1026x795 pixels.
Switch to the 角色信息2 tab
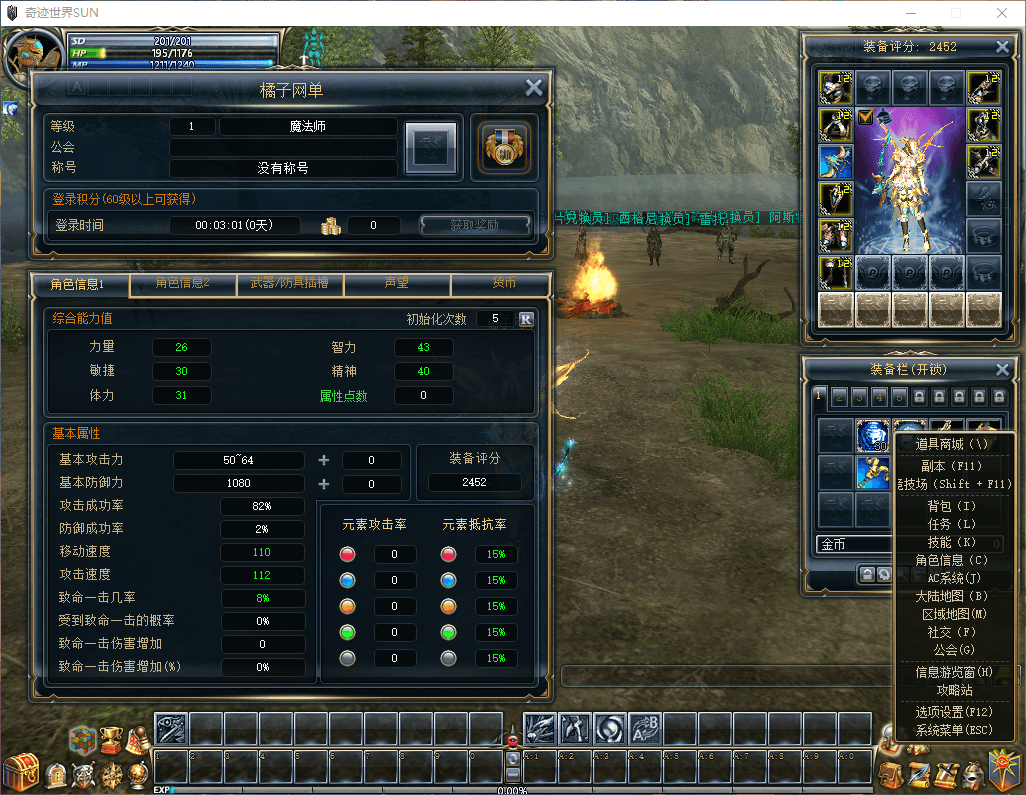[183, 284]
